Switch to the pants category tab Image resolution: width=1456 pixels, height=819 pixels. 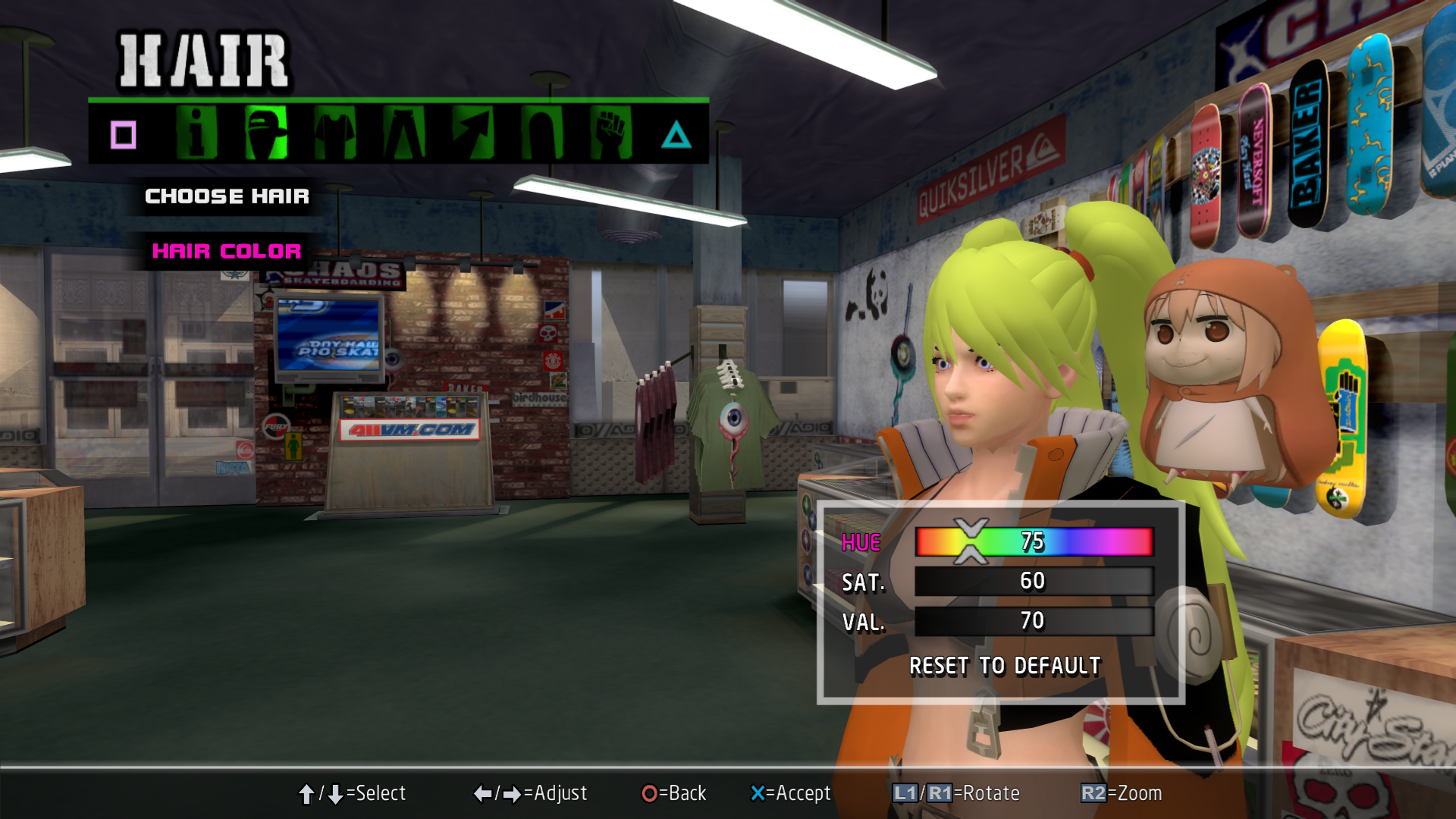(403, 133)
